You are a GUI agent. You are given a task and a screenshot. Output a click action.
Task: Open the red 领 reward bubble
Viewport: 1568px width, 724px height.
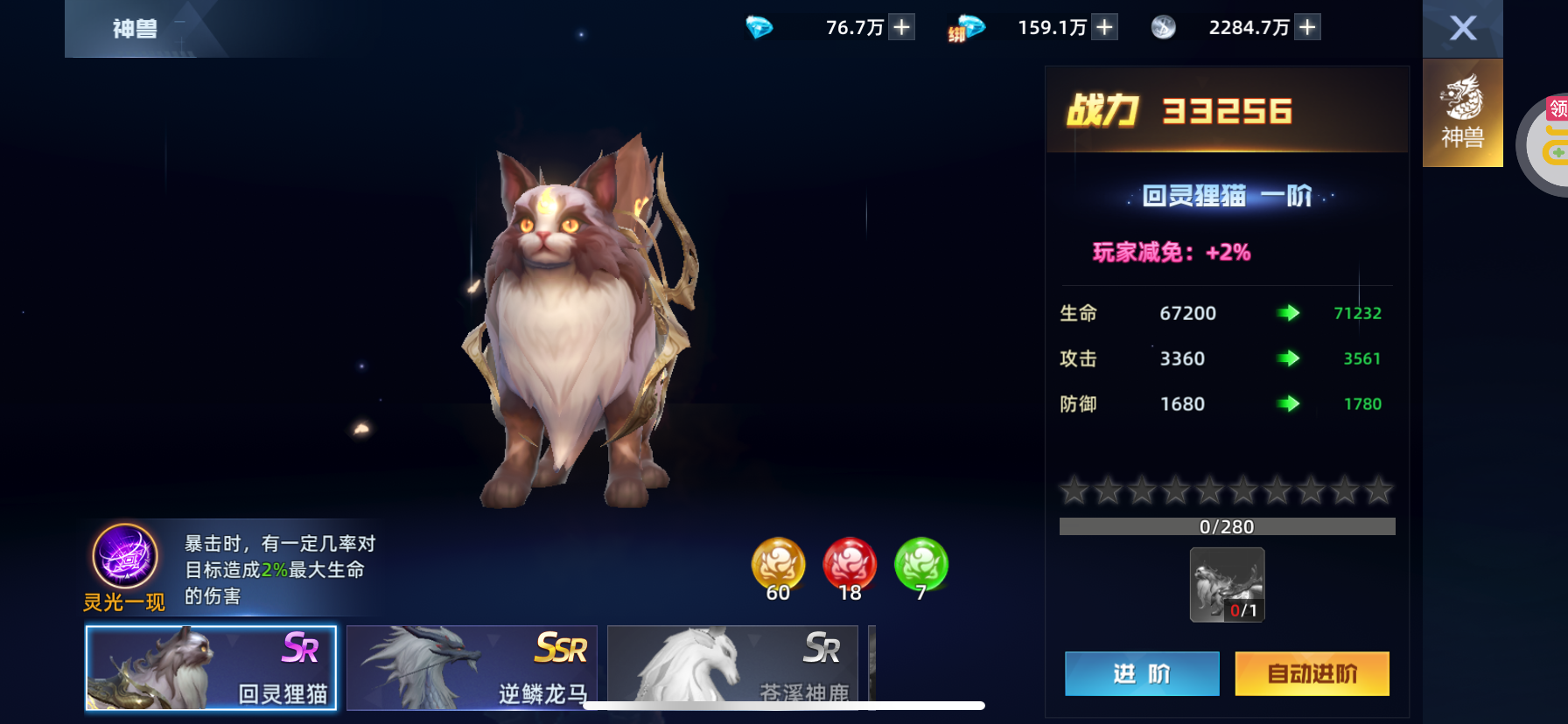(x=1557, y=109)
